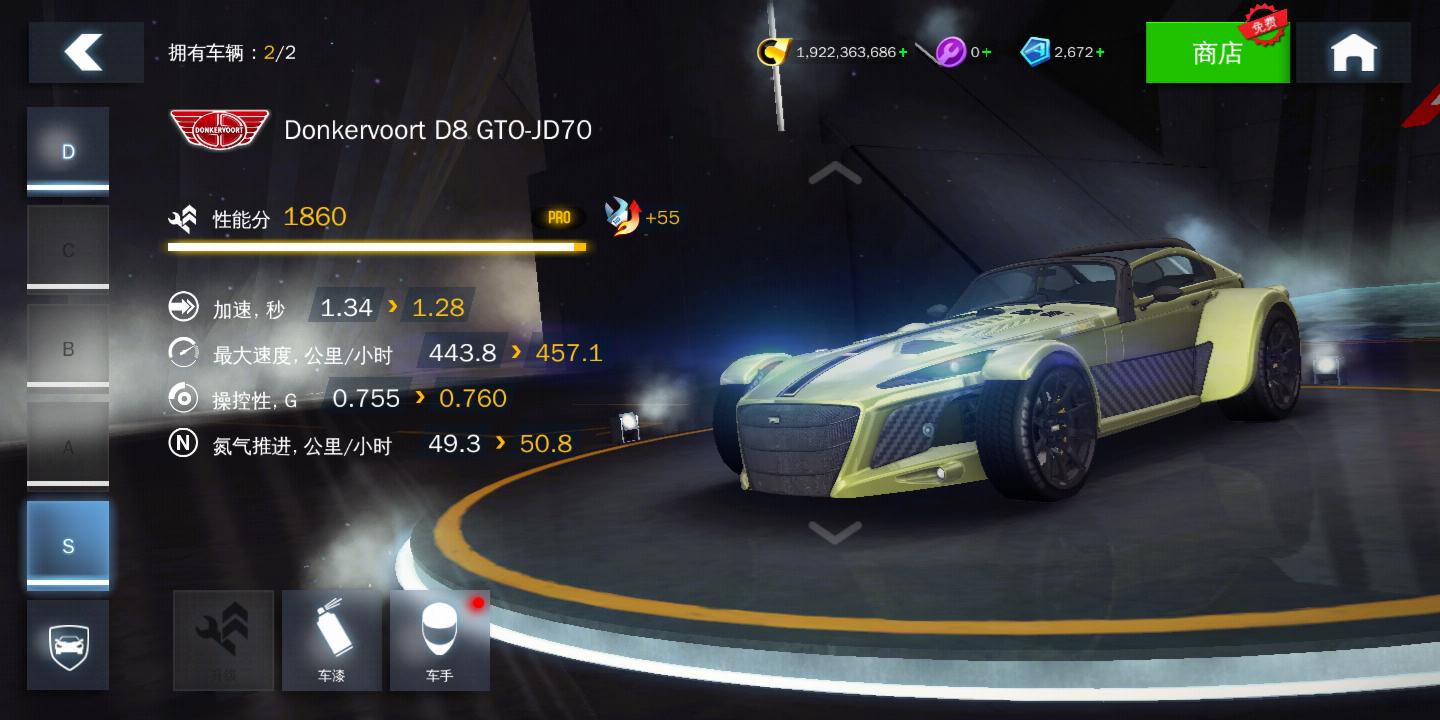Switch to the B class tab

(68, 348)
